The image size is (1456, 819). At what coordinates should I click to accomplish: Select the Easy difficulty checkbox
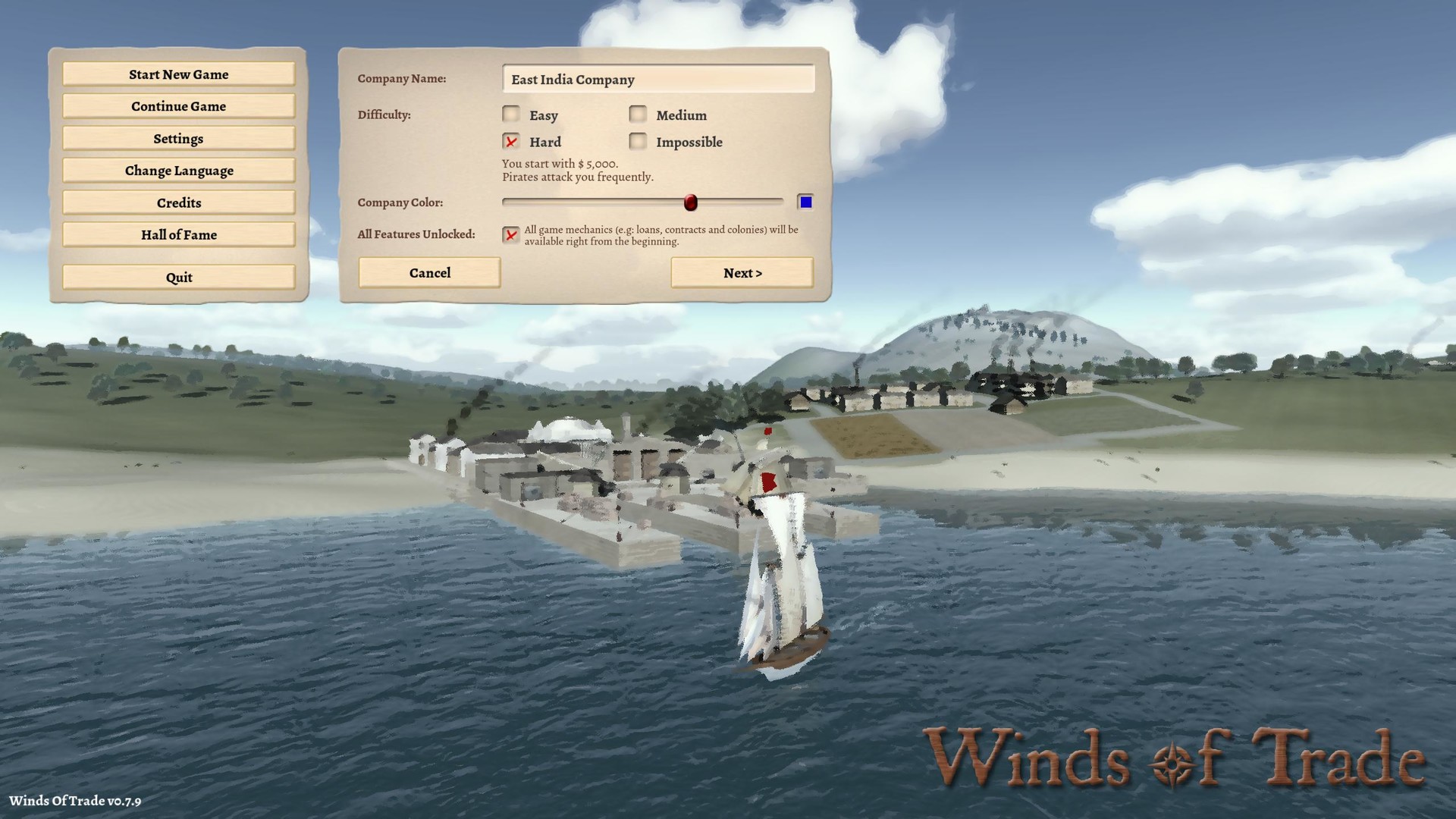511,114
